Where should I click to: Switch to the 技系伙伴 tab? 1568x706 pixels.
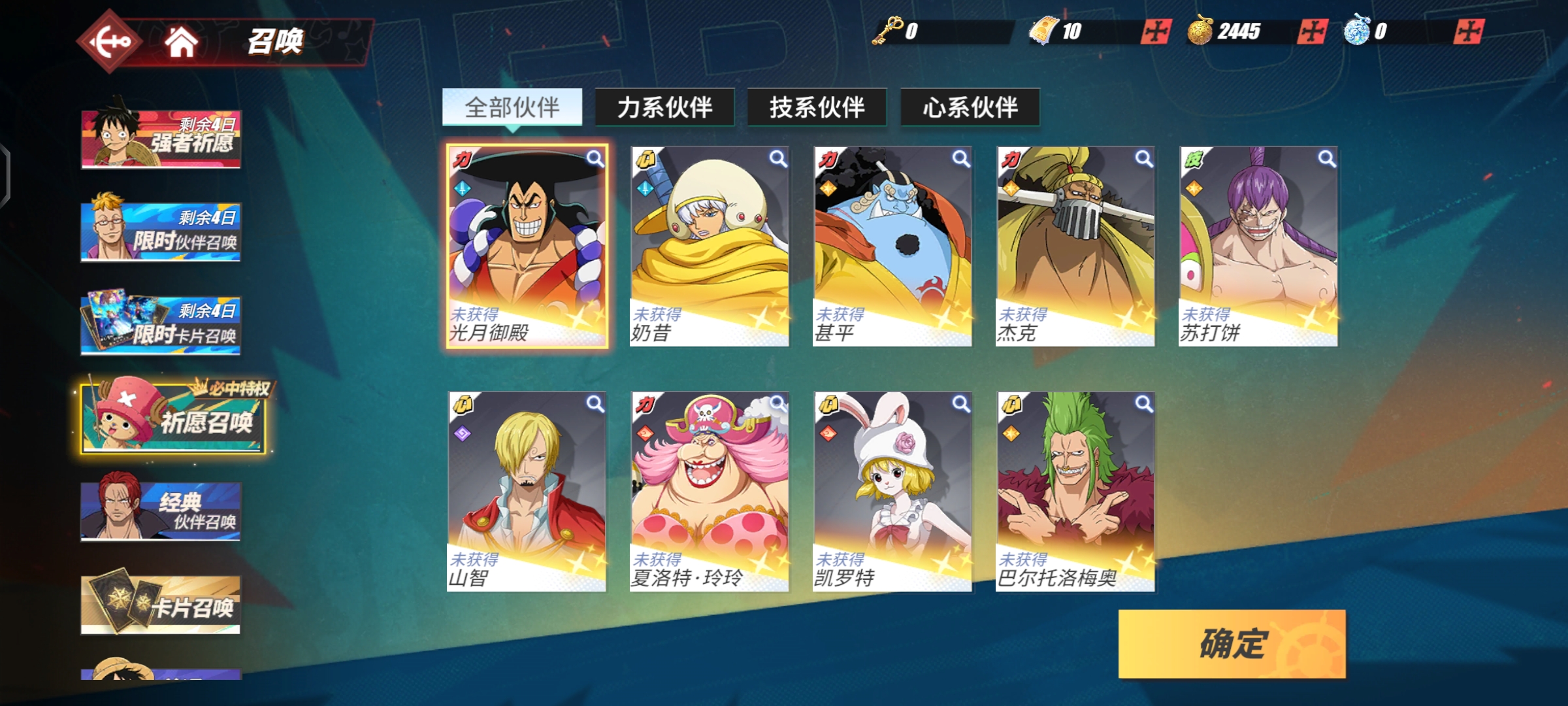pyautogui.click(x=817, y=107)
